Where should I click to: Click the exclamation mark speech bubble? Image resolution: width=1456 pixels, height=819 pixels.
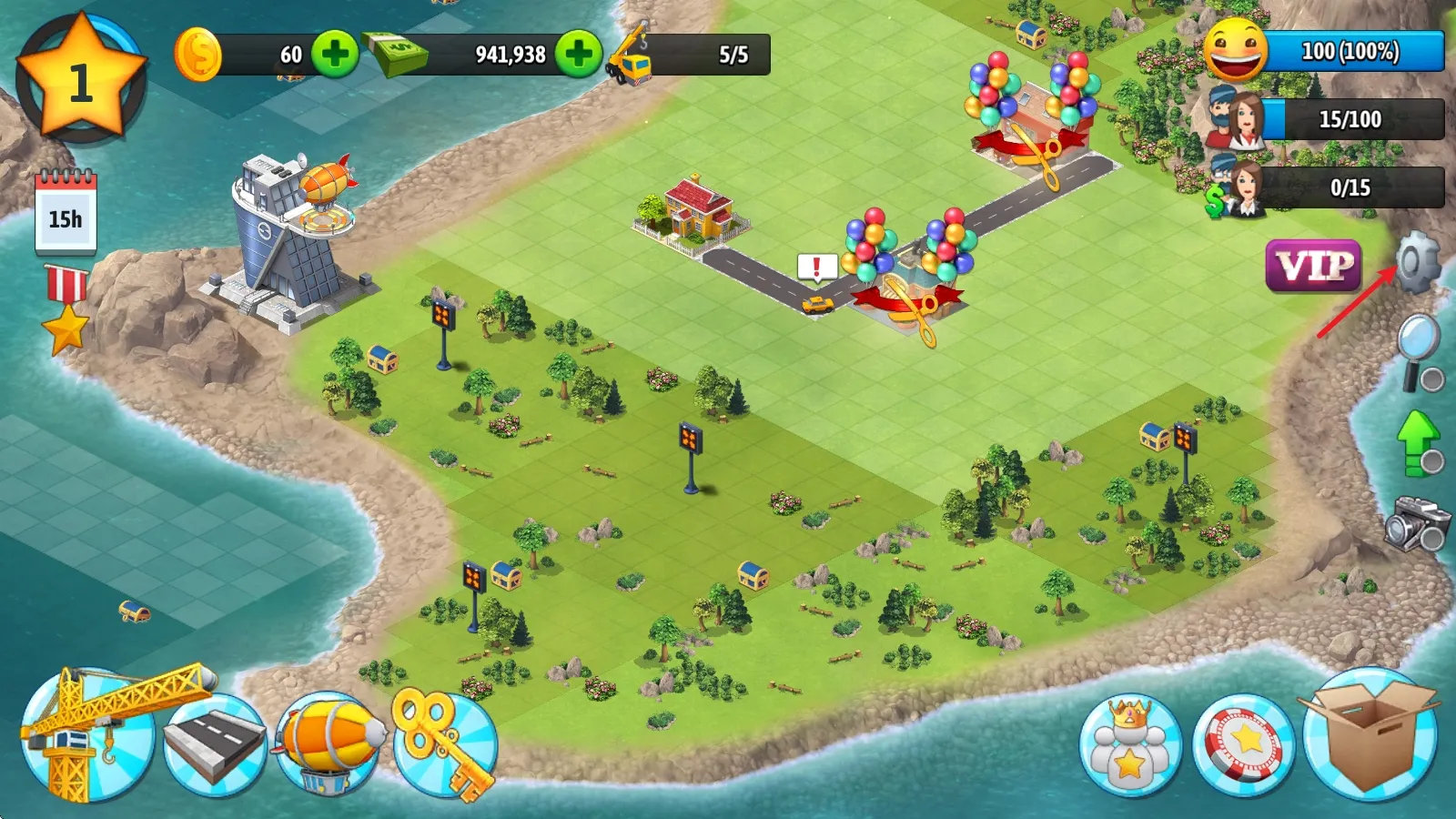point(816,268)
